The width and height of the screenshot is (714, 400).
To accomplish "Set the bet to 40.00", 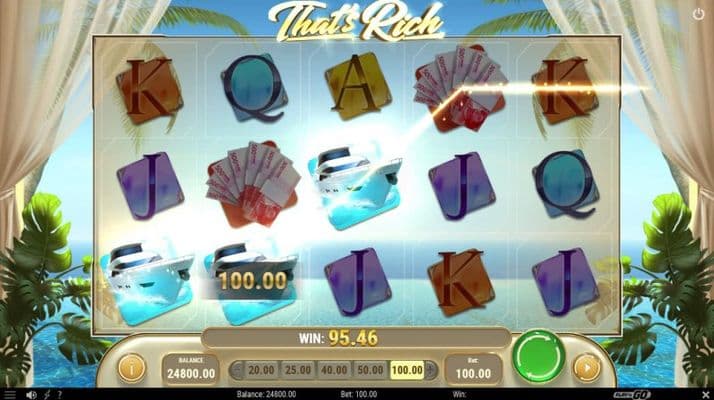I will 334,370.
